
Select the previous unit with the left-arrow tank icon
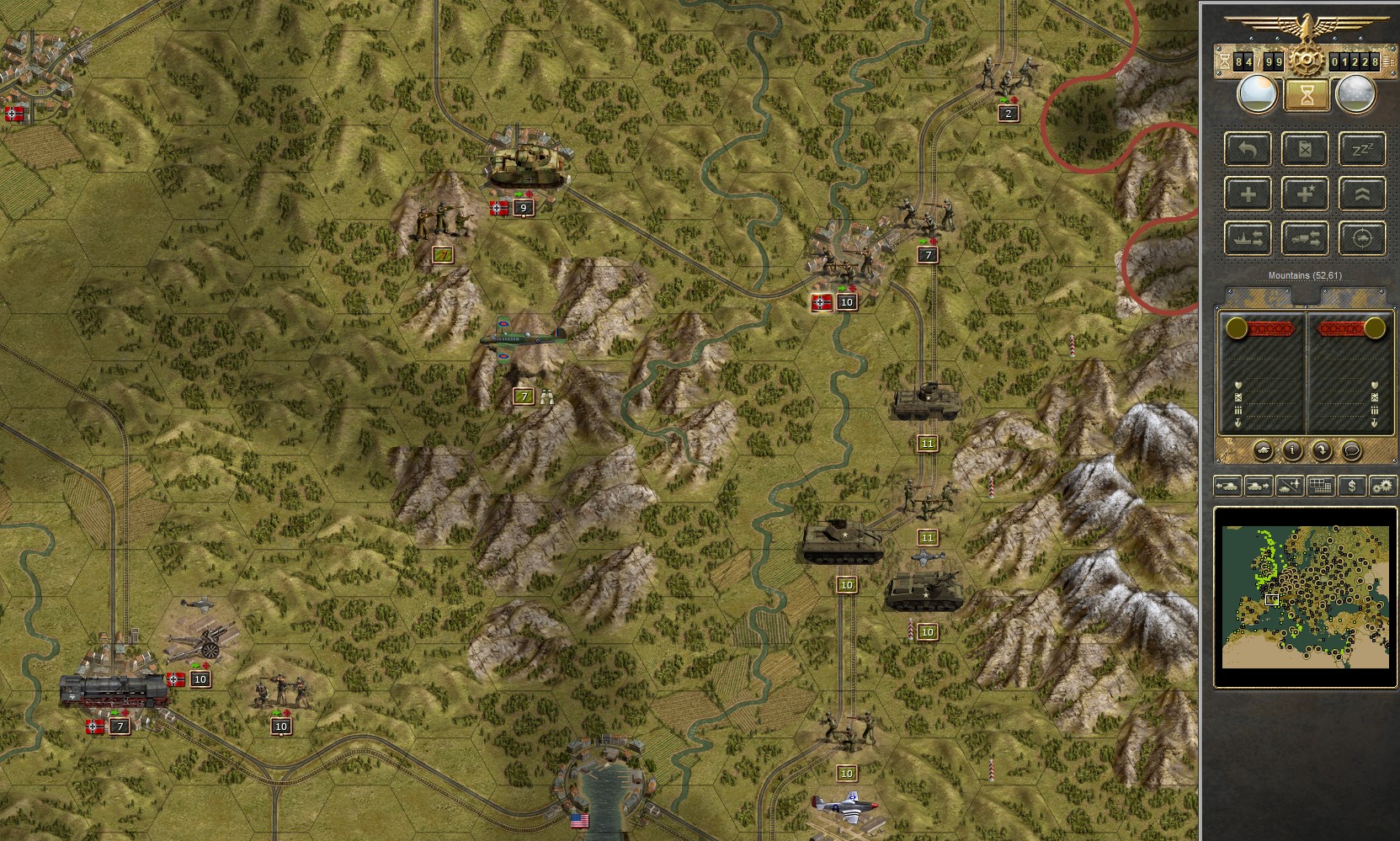click(1228, 487)
